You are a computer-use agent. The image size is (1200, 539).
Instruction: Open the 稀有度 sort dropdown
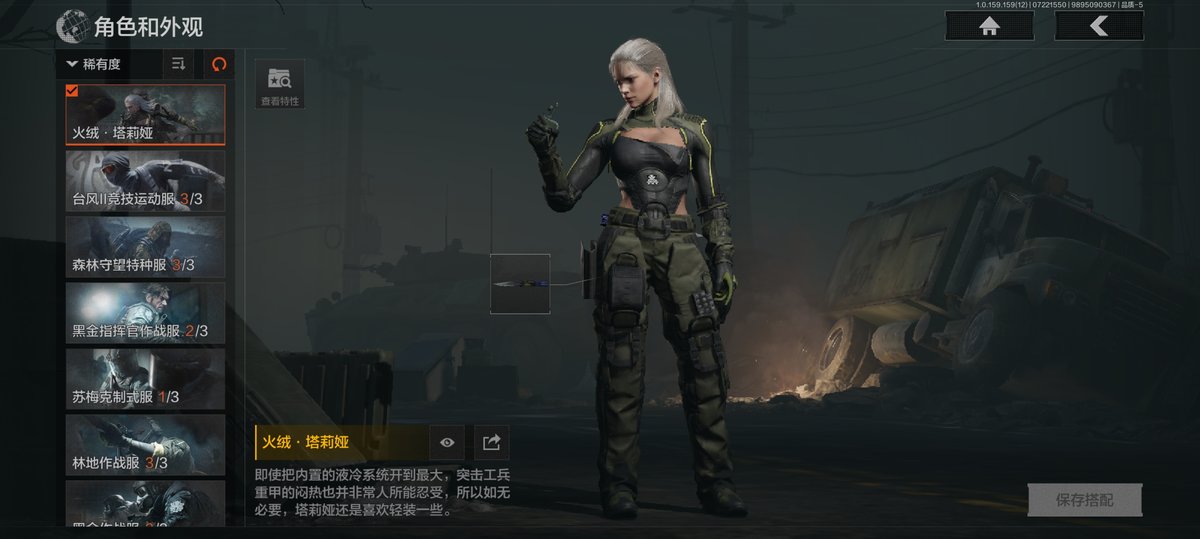point(108,64)
